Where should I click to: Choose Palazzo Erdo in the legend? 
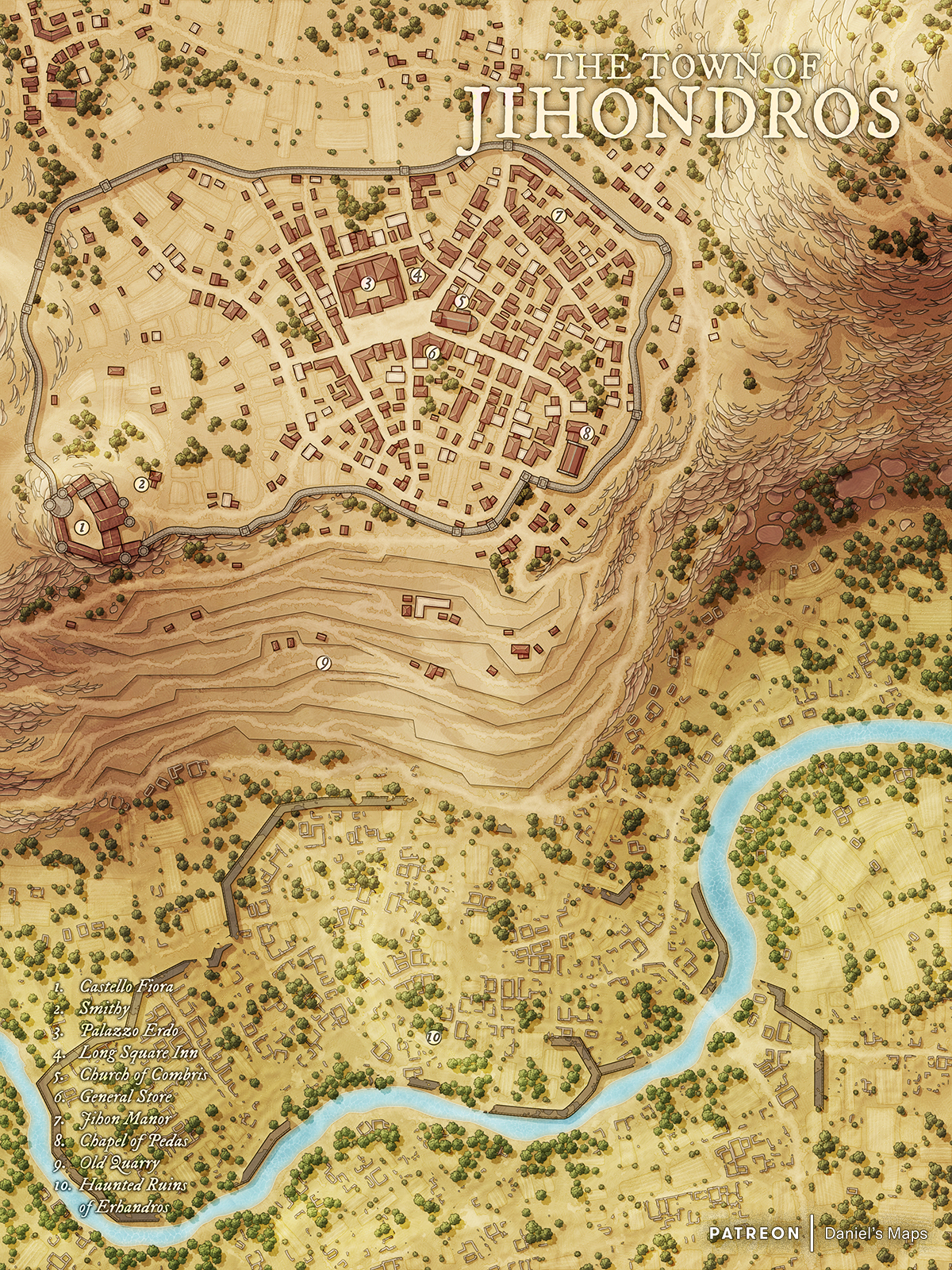click(x=129, y=1031)
